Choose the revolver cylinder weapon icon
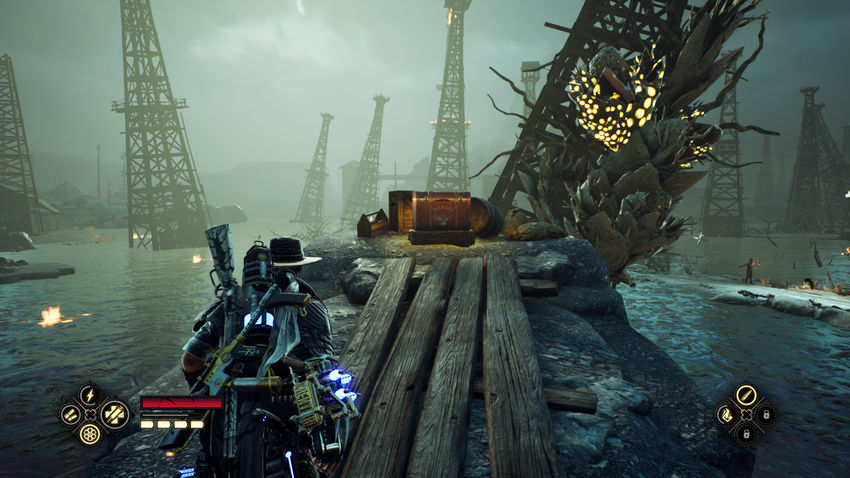The image size is (850, 478). pos(90,434)
